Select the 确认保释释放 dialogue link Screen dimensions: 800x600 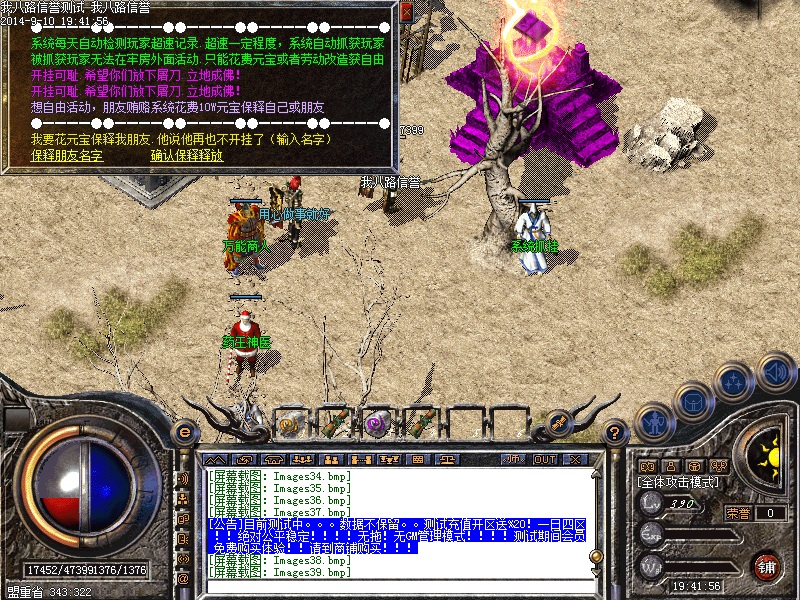(x=187, y=155)
